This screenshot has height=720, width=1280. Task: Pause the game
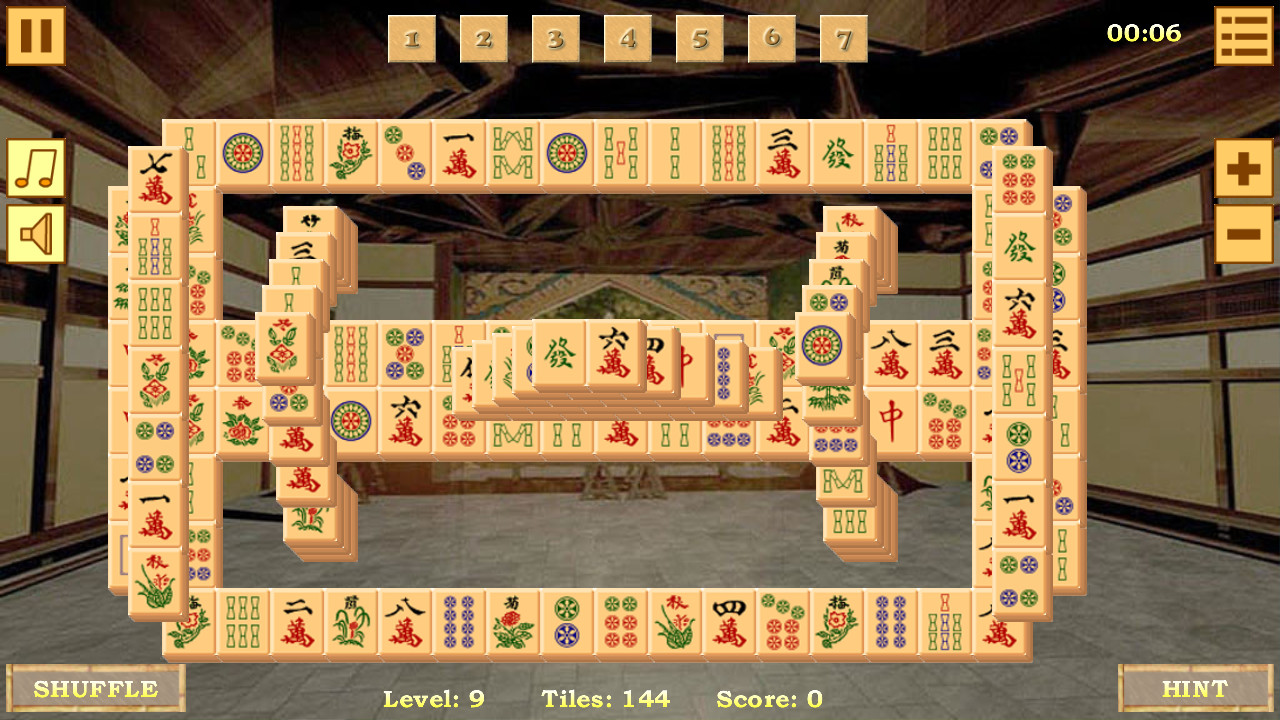point(36,37)
